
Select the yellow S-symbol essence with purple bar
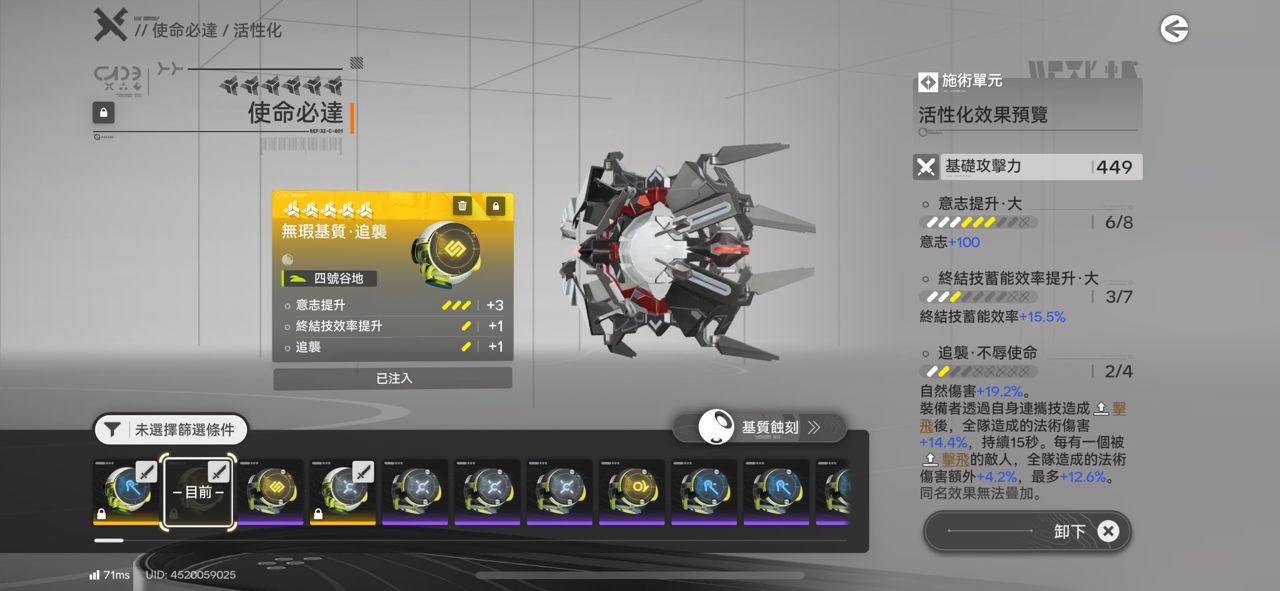(270, 493)
